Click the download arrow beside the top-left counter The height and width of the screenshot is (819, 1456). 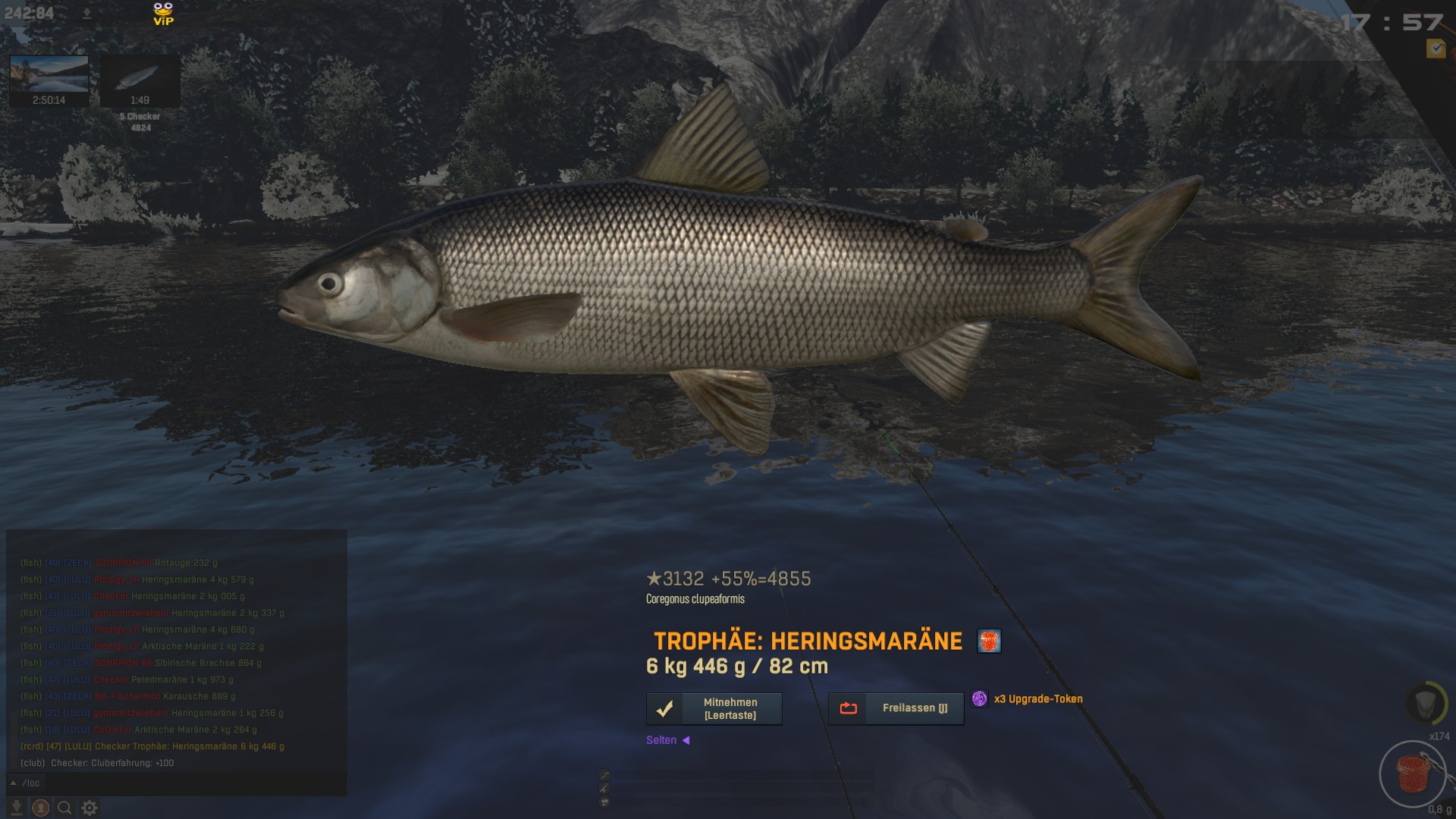pos(86,14)
